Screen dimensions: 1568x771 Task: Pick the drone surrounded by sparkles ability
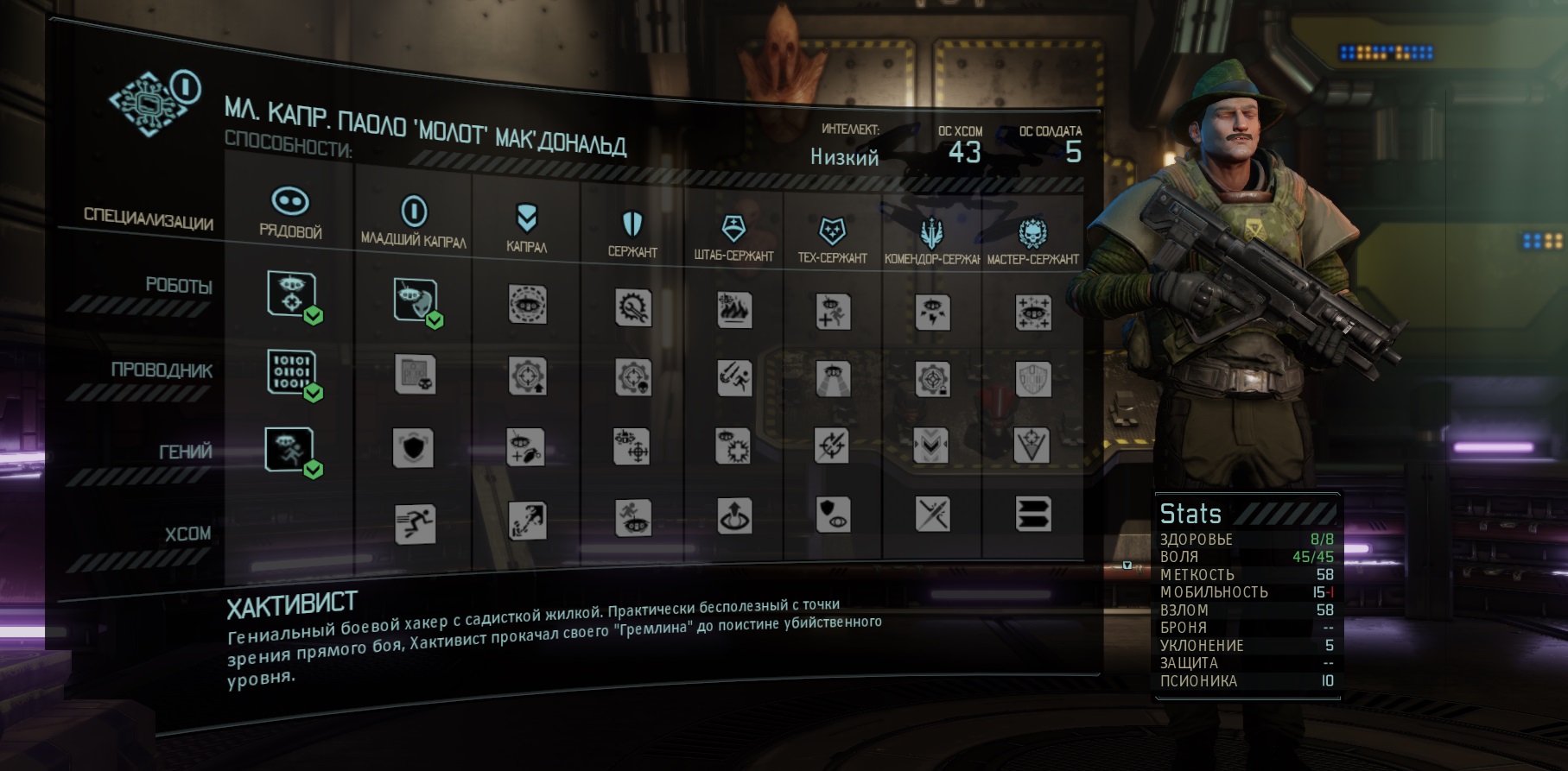click(x=1033, y=313)
